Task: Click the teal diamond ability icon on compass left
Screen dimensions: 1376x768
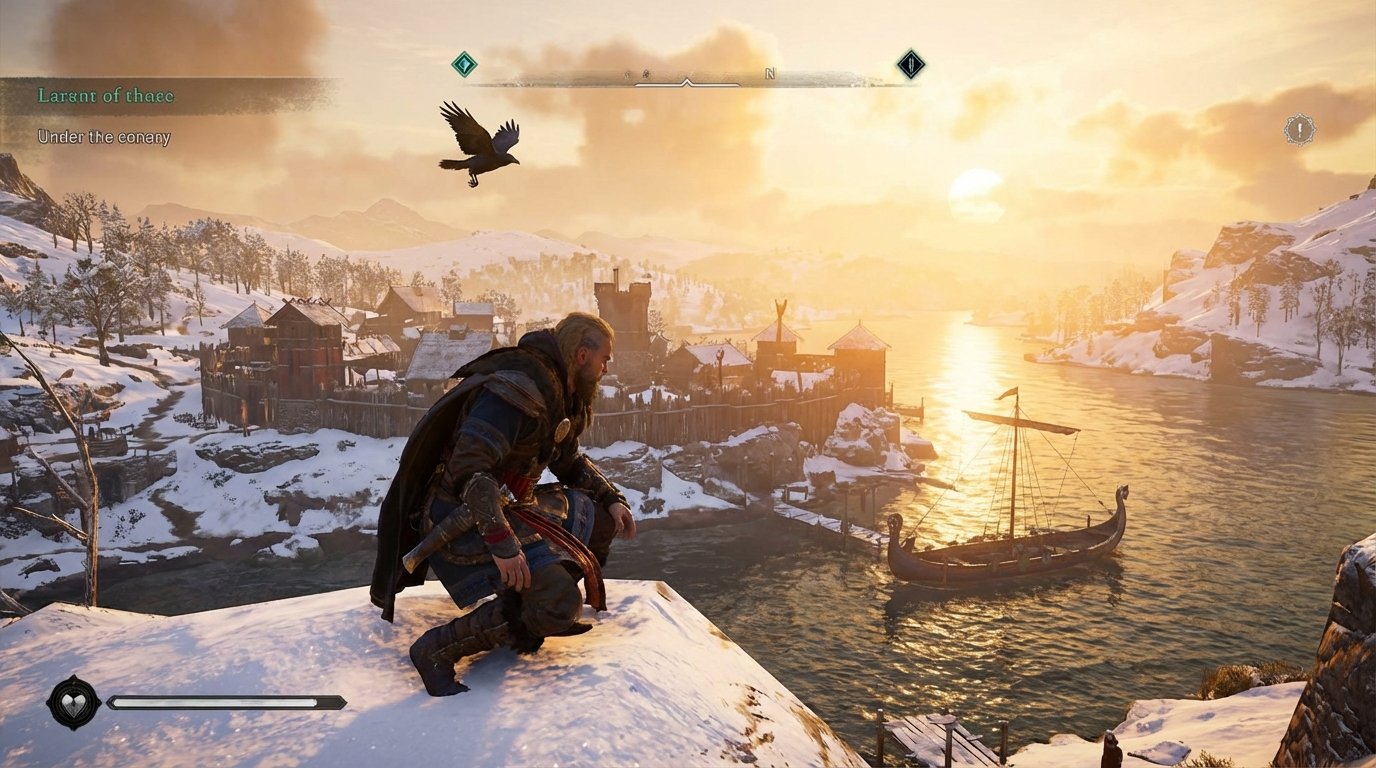Action: [x=462, y=63]
